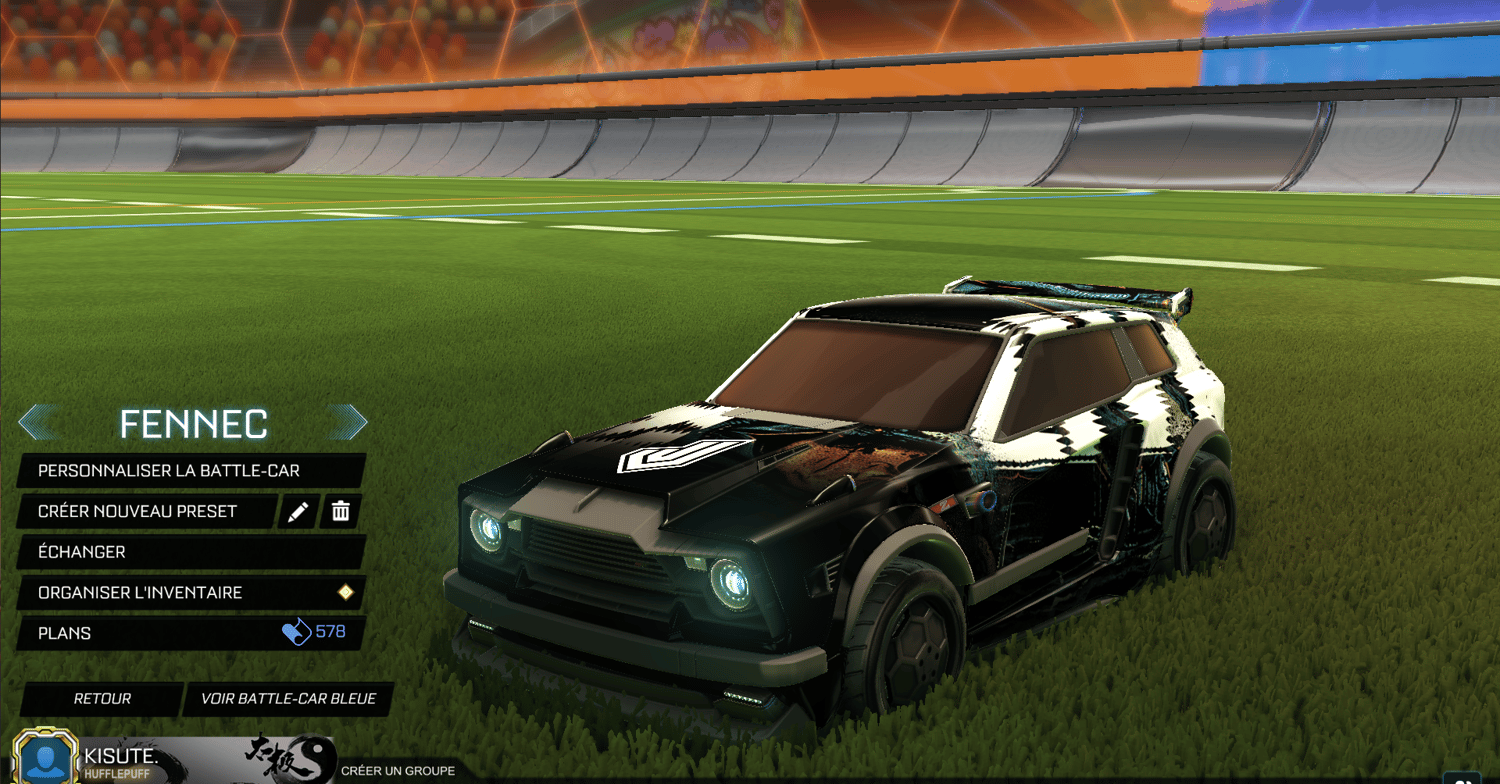Screen dimensions: 1500x784
Task: Click the diamond icon beside Organiser l'inventaire
Action: click(345, 592)
